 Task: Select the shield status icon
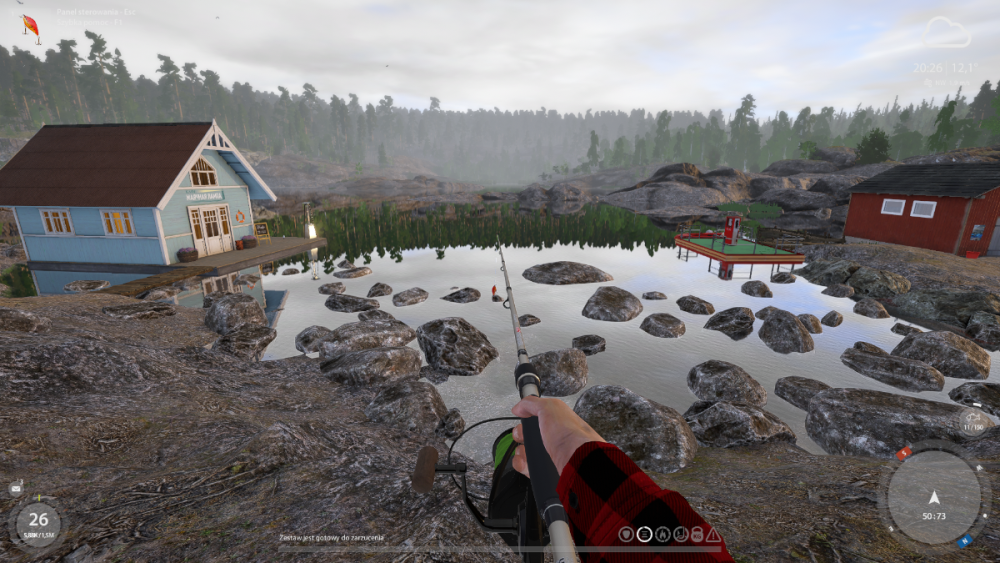[627, 535]
